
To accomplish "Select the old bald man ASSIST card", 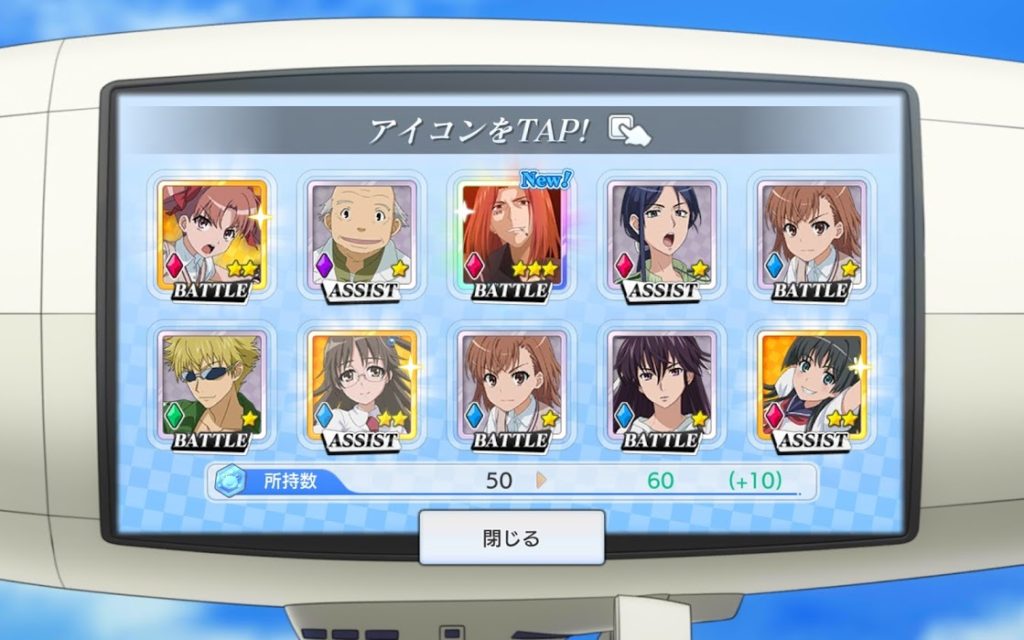I will [362, 238].
